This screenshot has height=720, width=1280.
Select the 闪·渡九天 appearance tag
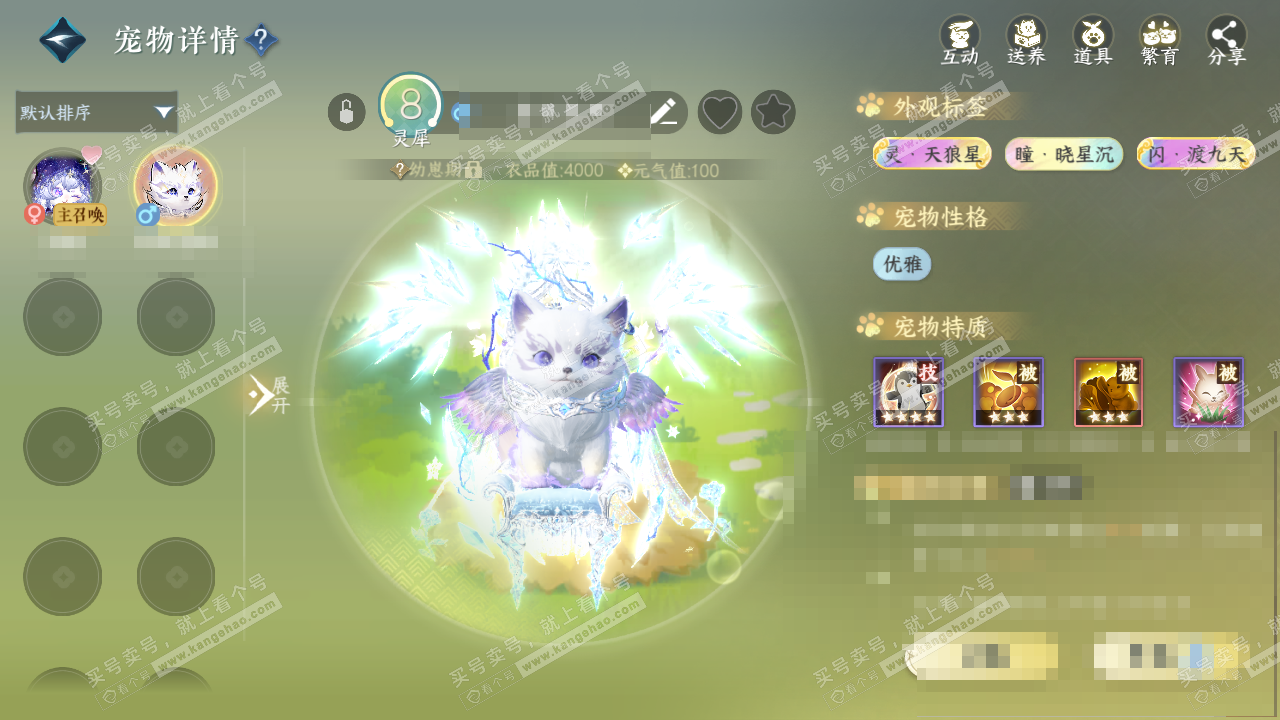pyautogui.click(x=1196, y=154)
